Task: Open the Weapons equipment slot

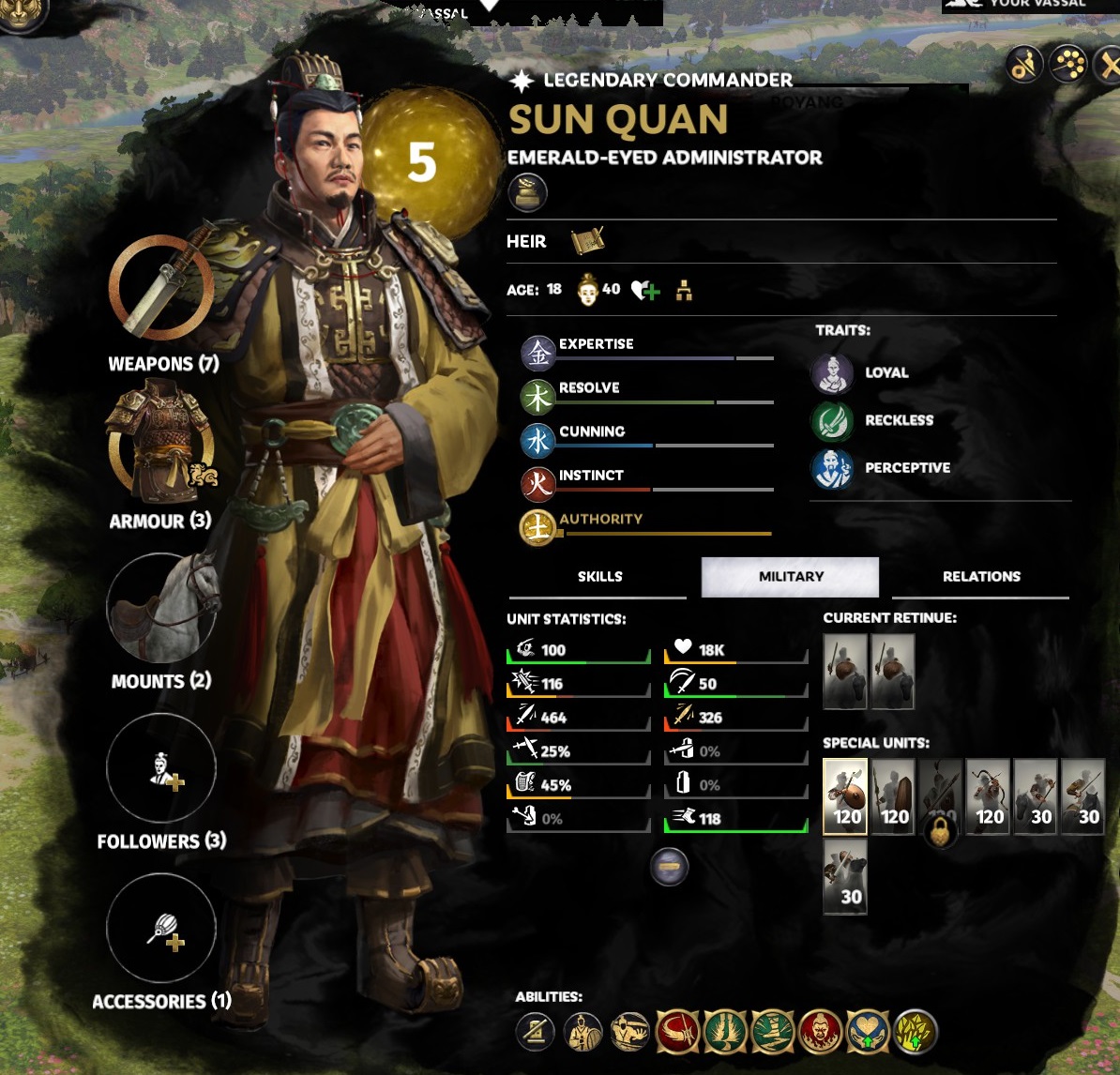Action: (x=160, y=288)
